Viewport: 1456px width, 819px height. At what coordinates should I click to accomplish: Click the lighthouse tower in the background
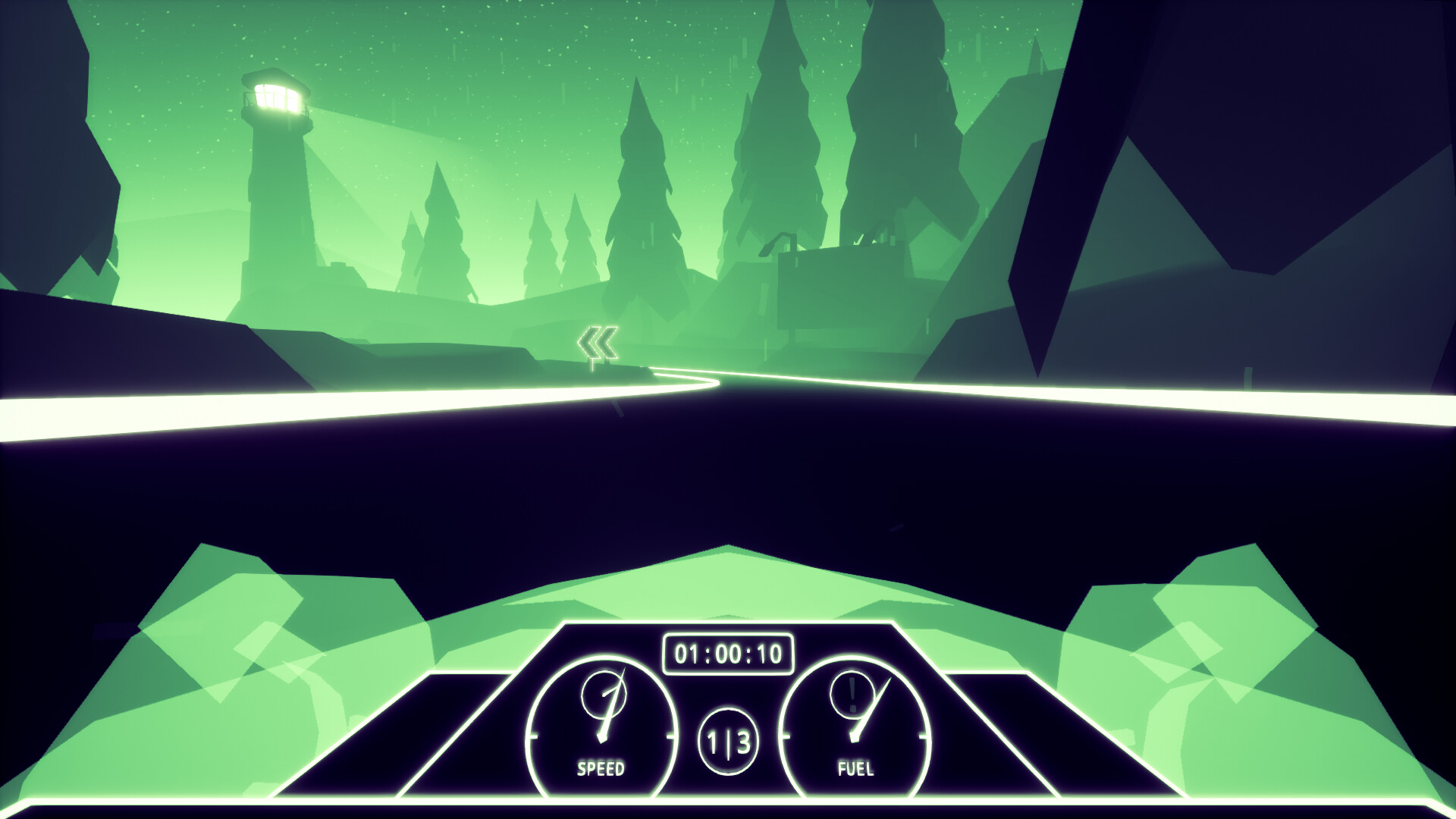click(x=277, y=190)
